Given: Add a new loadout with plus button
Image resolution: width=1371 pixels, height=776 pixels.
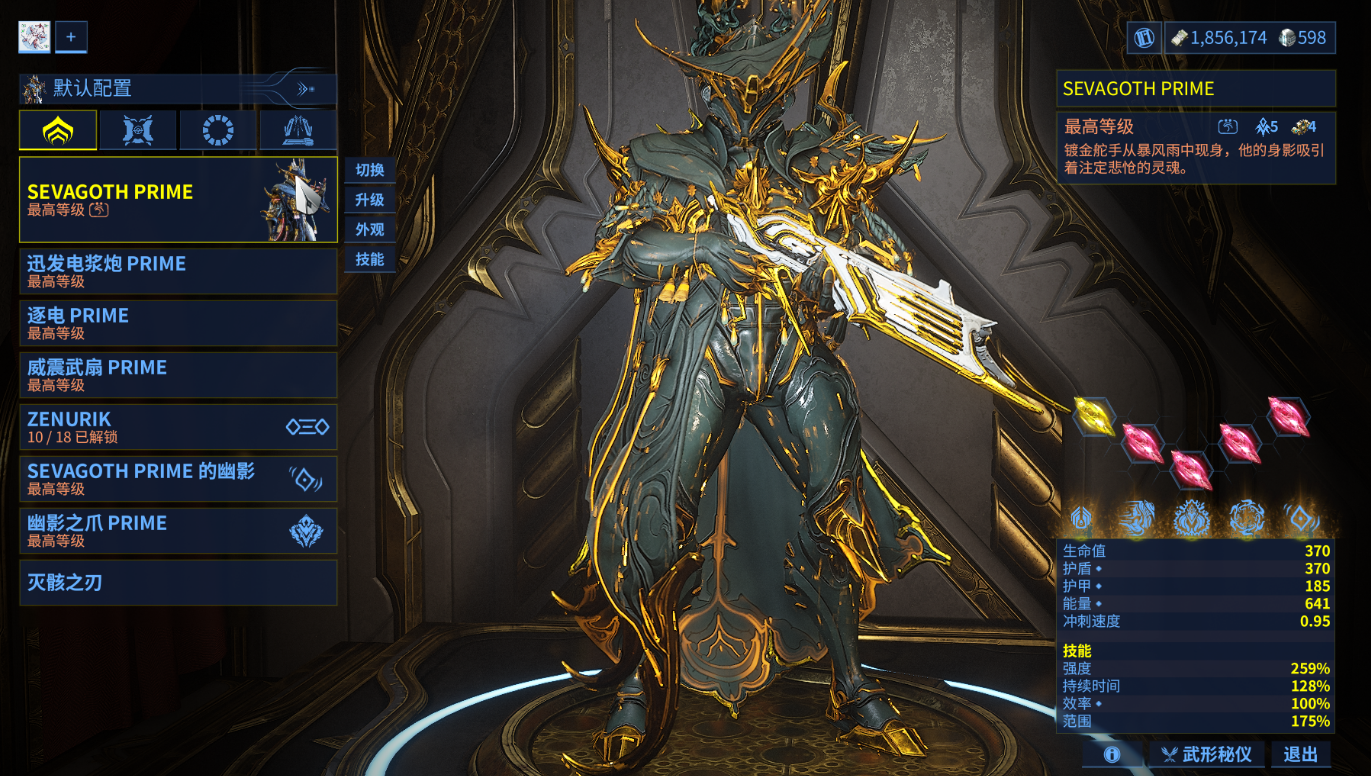Looking at the screenshot, I should tap(71, 37).
